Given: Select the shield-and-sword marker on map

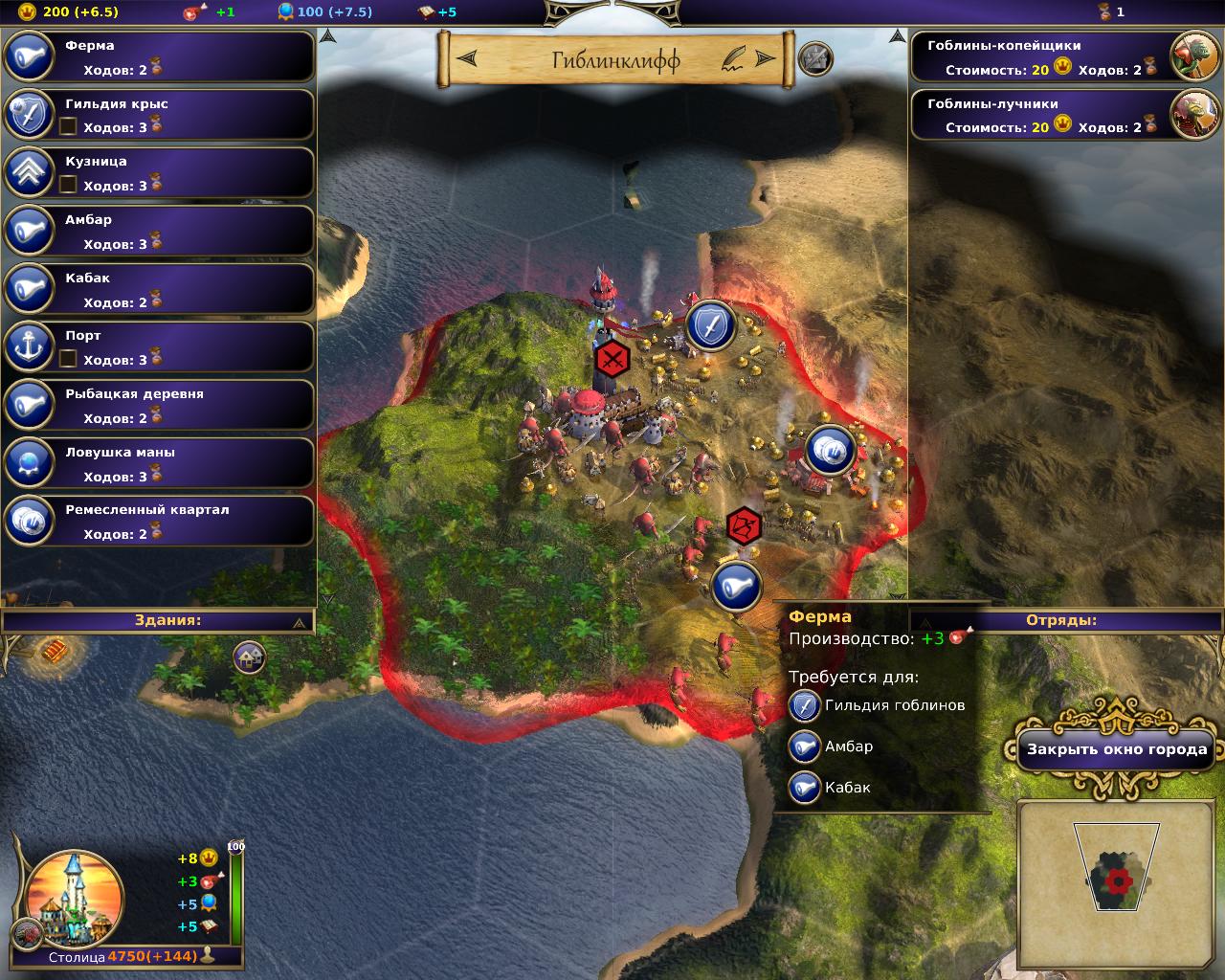Looking at the screenshot, I should coord(710,325).
